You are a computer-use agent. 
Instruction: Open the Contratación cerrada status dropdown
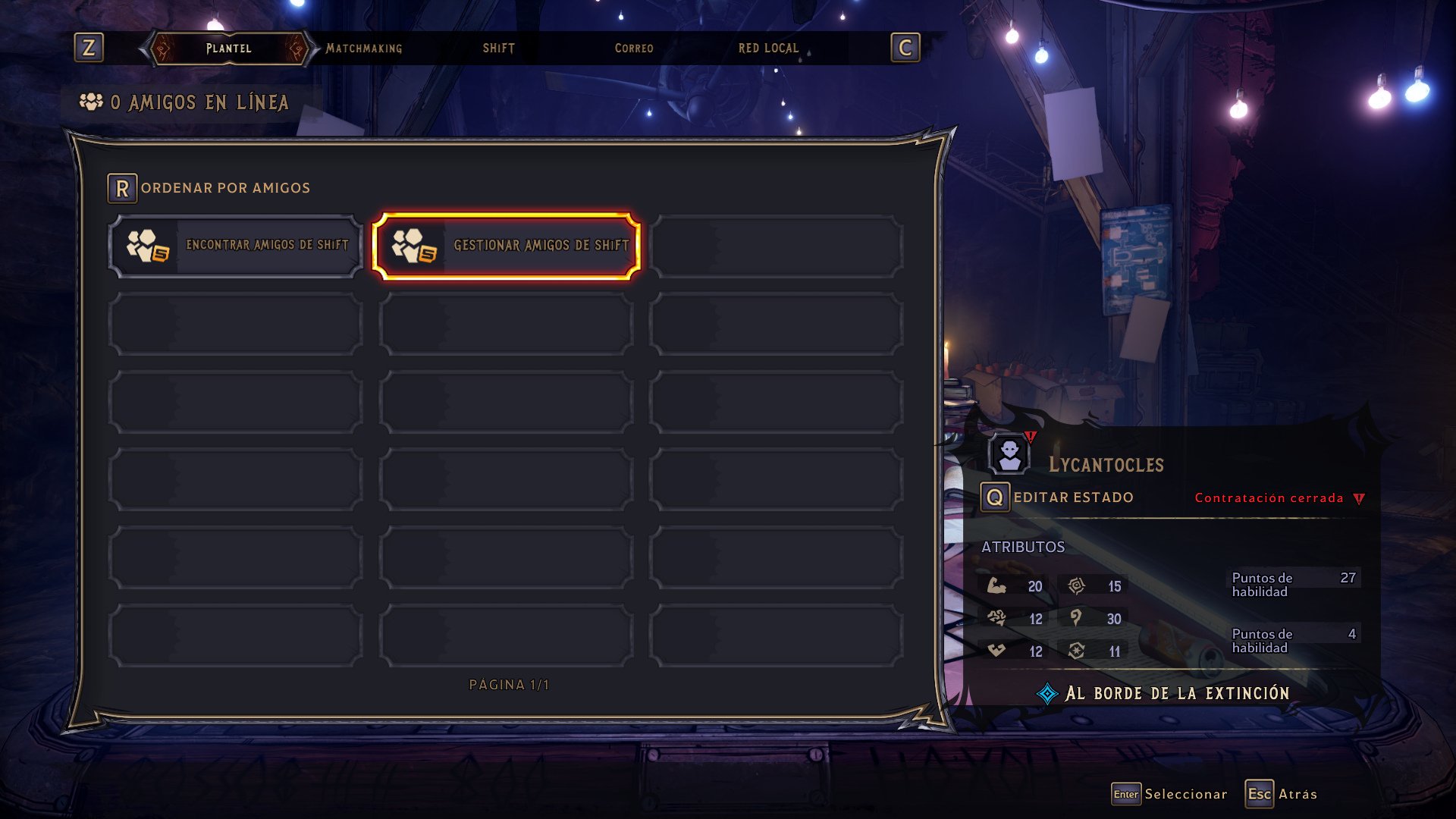point(1279,498)
